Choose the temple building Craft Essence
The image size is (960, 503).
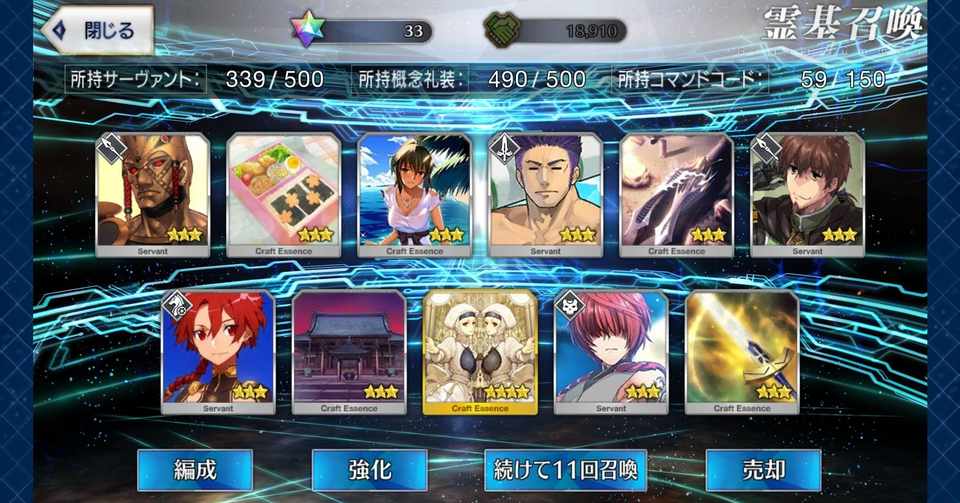pos(349,351)
